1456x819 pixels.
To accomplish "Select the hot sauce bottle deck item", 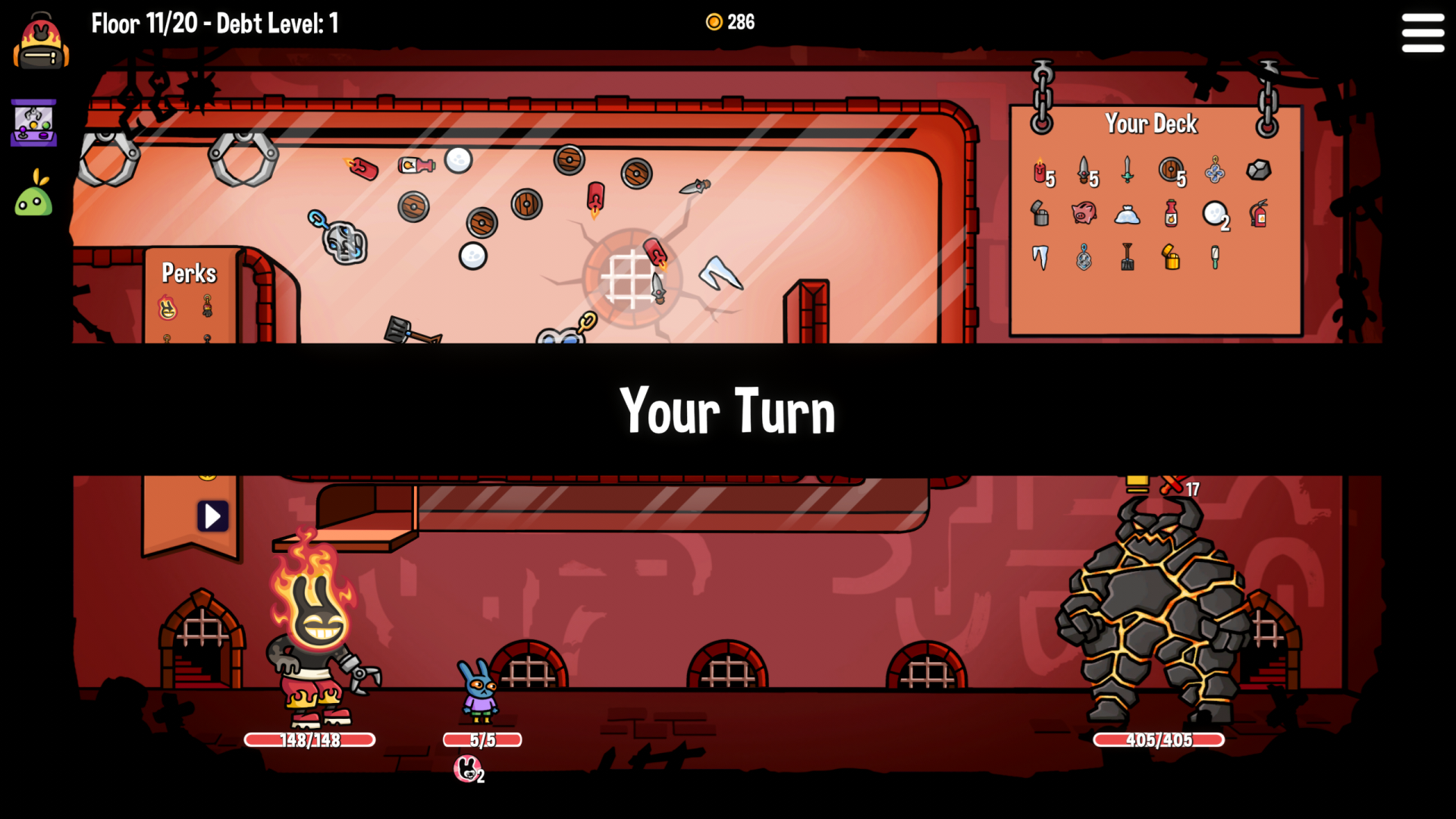I will pos(1171,214).
